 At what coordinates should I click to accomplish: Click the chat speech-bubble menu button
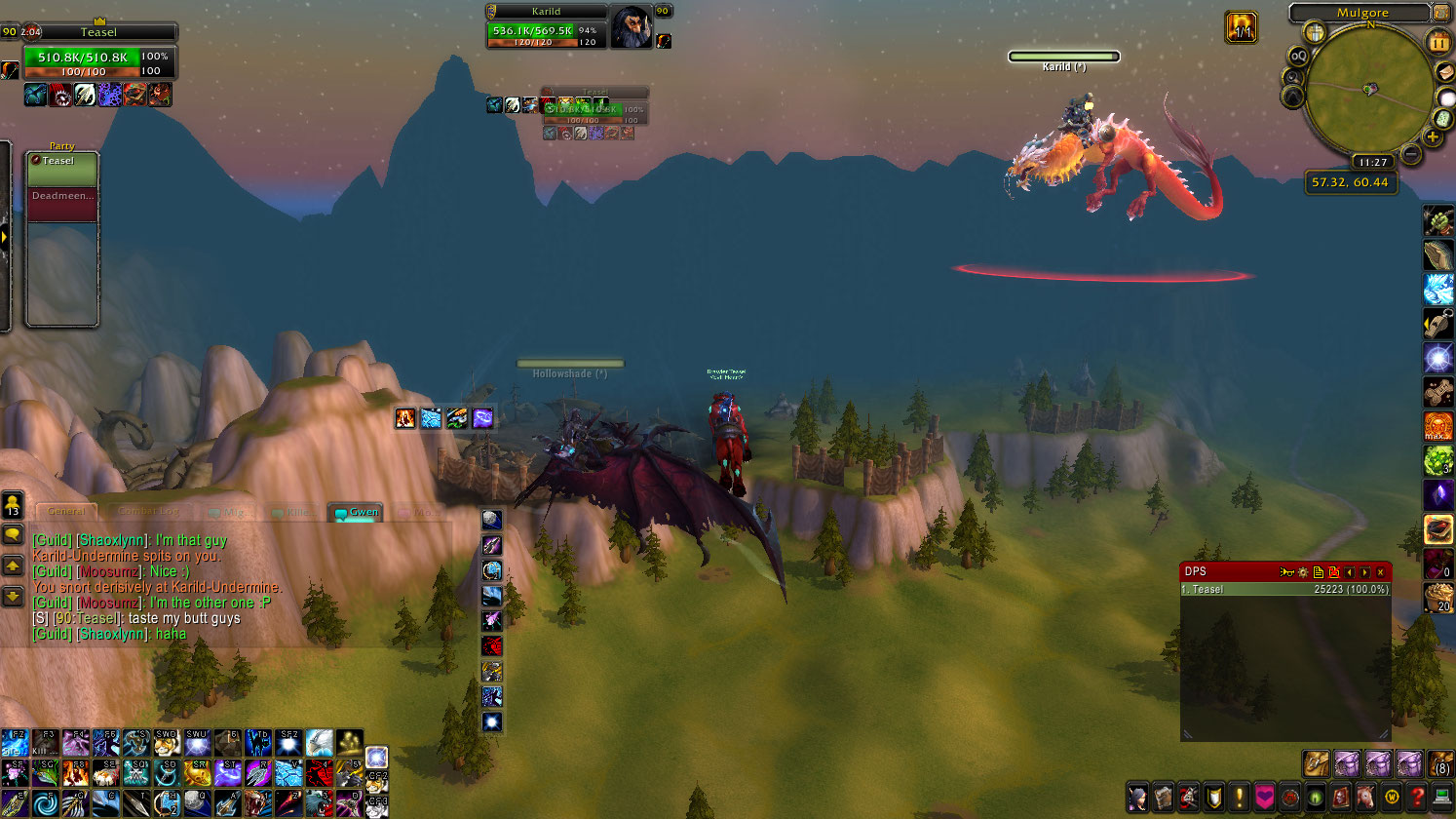13,534
